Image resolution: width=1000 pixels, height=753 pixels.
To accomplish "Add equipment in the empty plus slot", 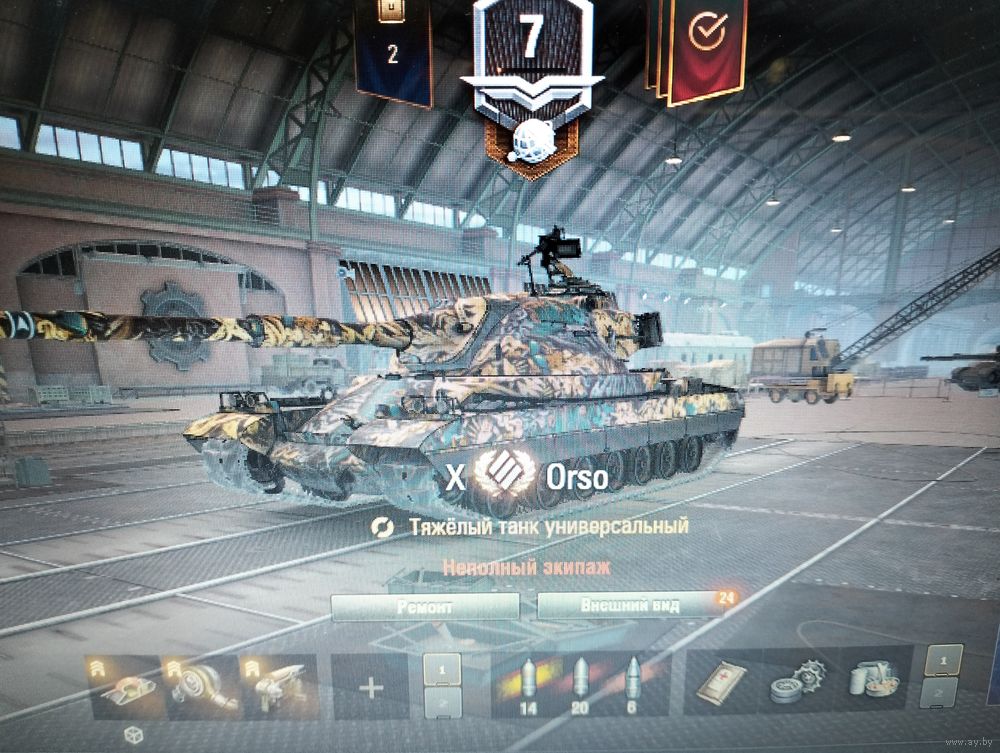I will tap(371, 688).
